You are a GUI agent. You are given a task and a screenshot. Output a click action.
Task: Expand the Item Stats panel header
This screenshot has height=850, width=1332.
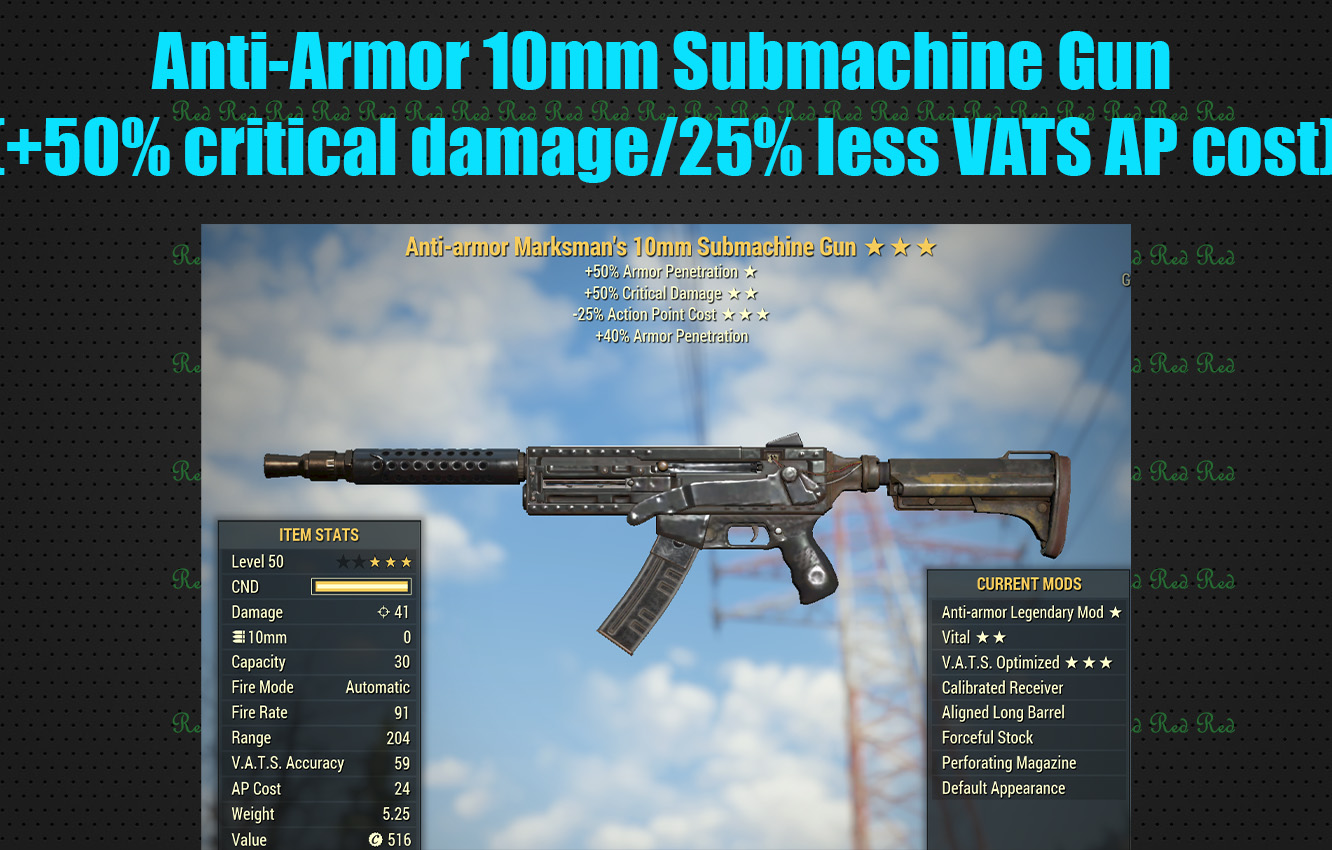coord(320,535)
